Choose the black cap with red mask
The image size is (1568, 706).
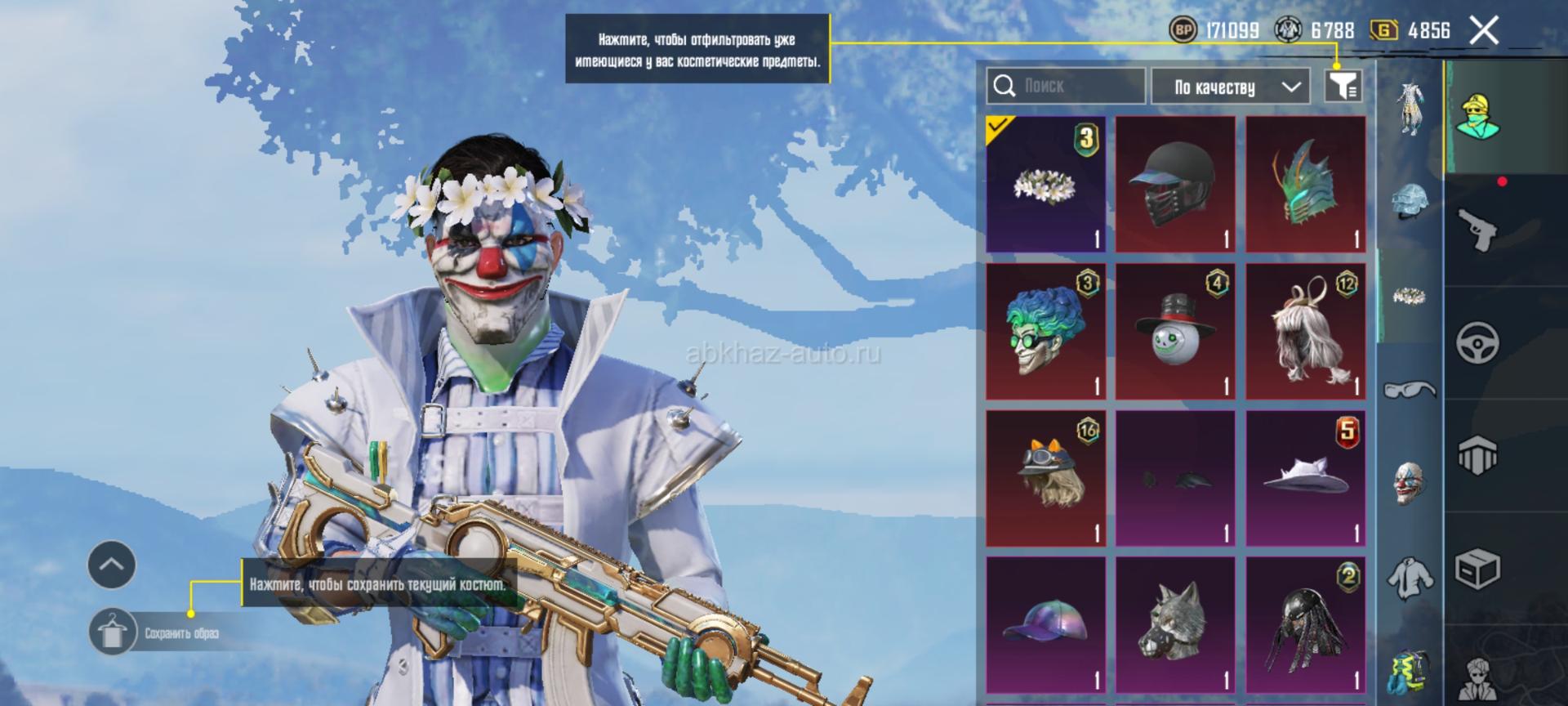click(x=1175, y=184)
